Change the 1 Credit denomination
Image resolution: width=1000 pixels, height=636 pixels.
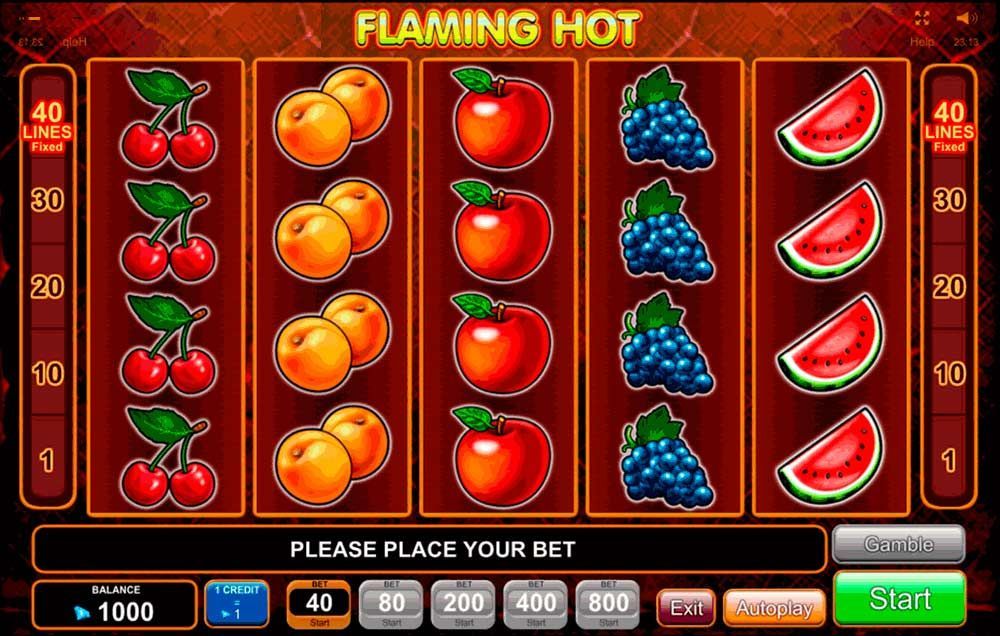pyautogui.click(x=236, y=603)
